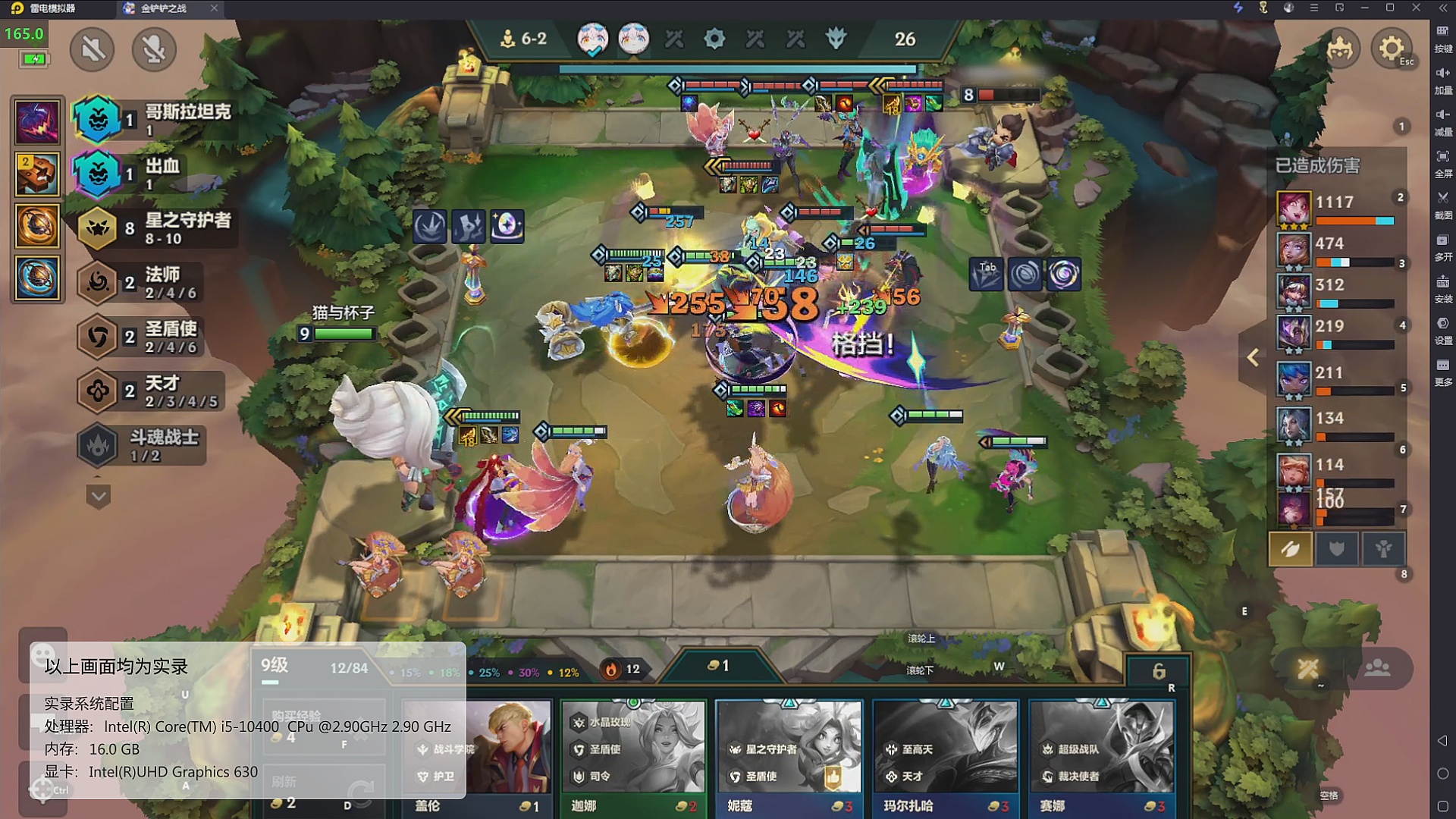Open the gear settings menu
The height and width of the screenshot is (819, 1456).
[1391, 49]
